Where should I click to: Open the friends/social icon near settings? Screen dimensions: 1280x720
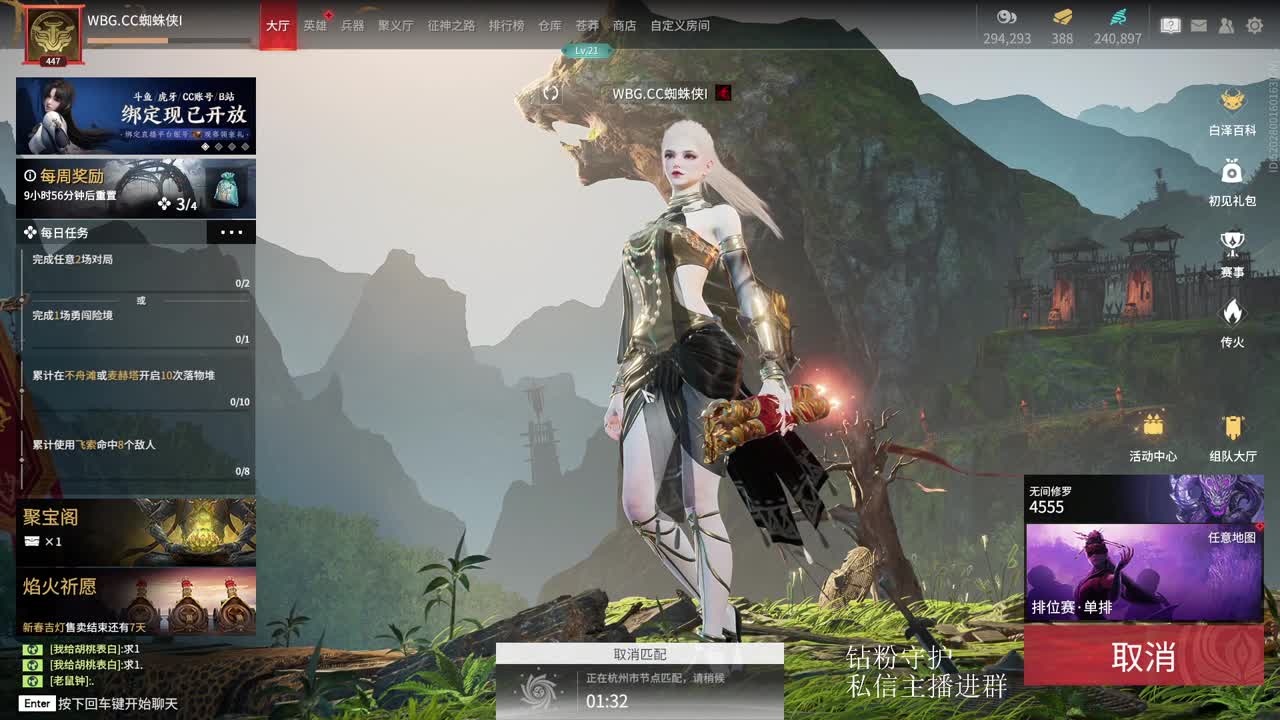point(1226,25)
